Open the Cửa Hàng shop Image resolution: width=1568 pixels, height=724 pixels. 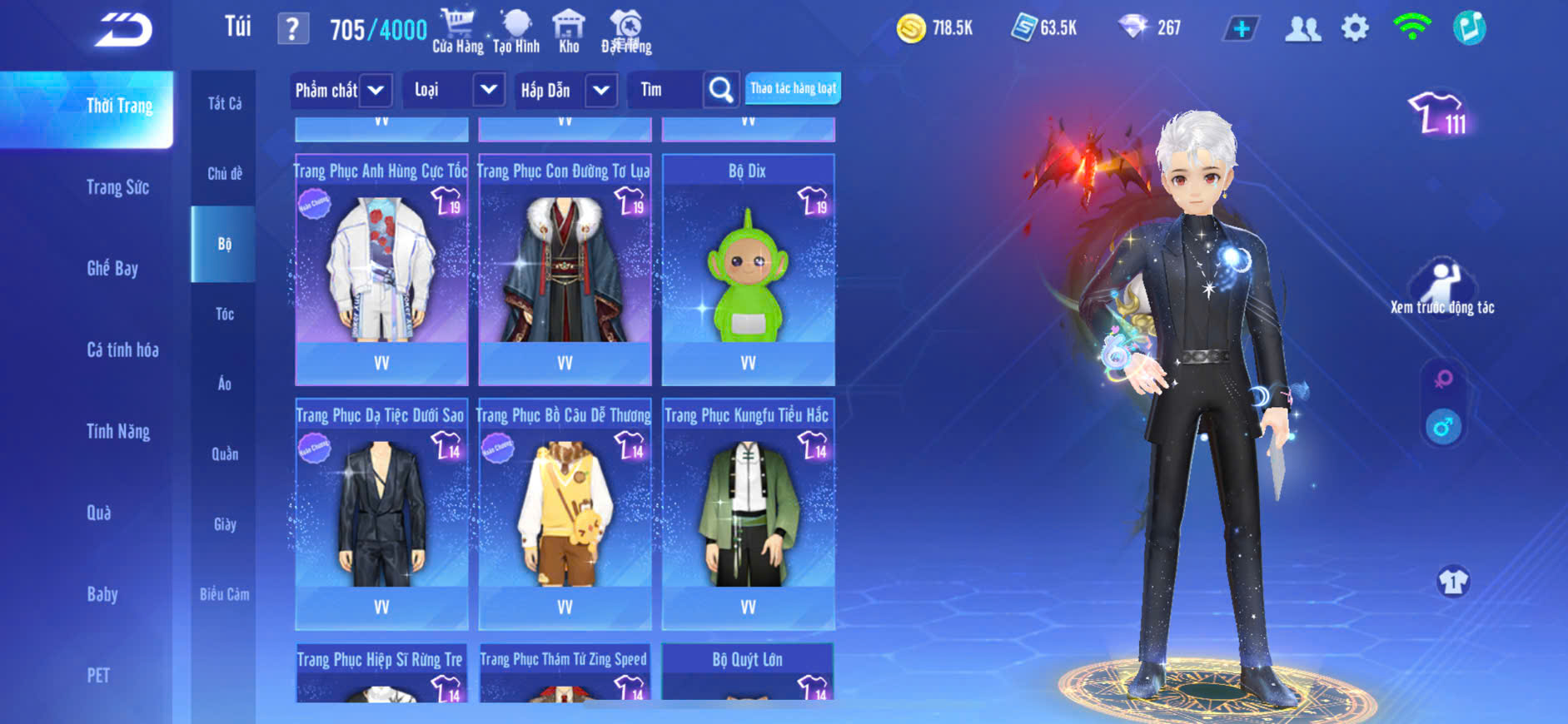coord(457,32)
